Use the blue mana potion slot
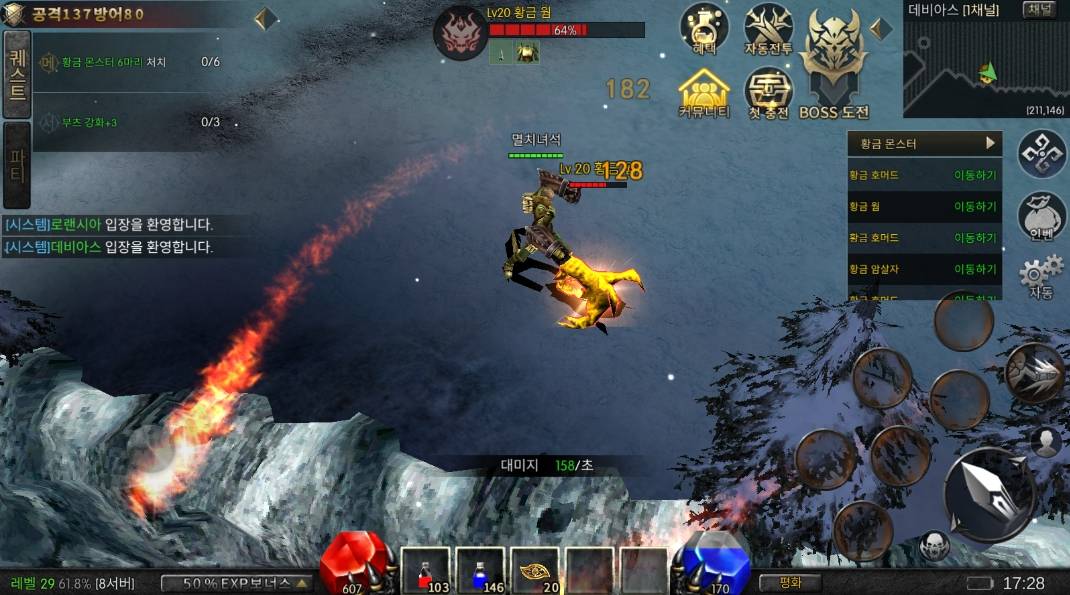 click(x=480, y=571)
